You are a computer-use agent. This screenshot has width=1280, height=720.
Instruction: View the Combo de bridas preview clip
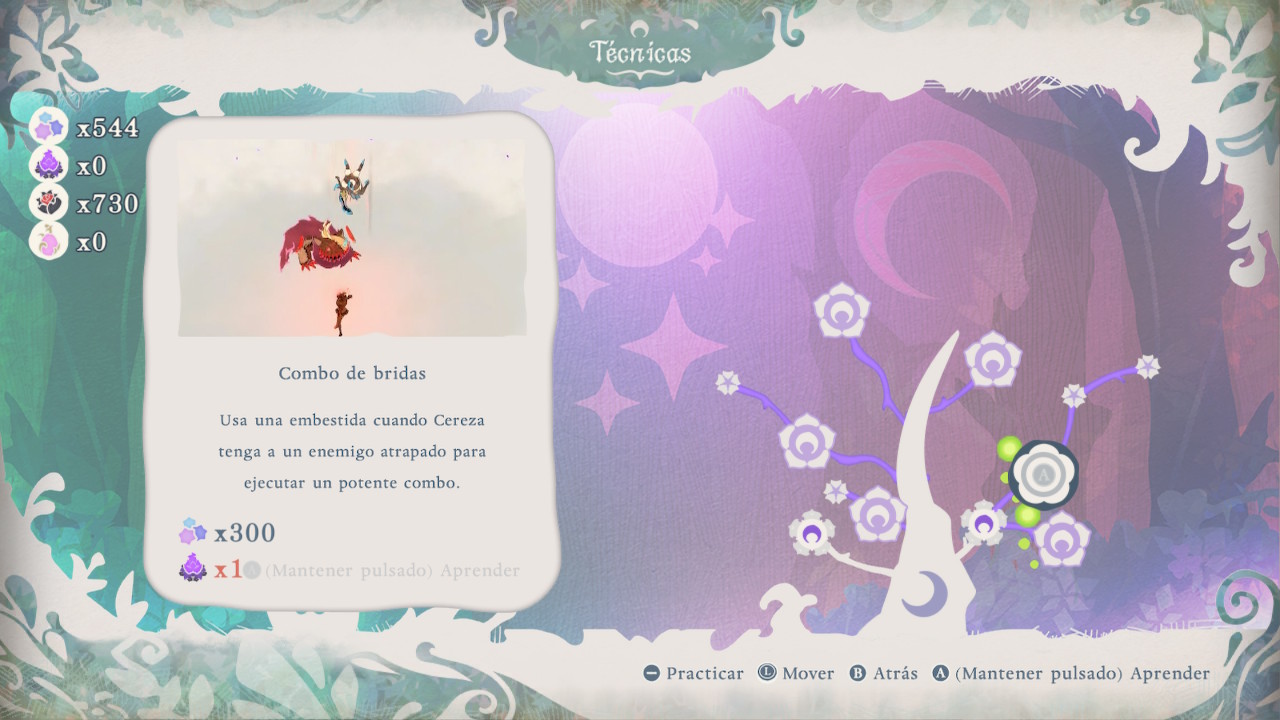(352, 238)
